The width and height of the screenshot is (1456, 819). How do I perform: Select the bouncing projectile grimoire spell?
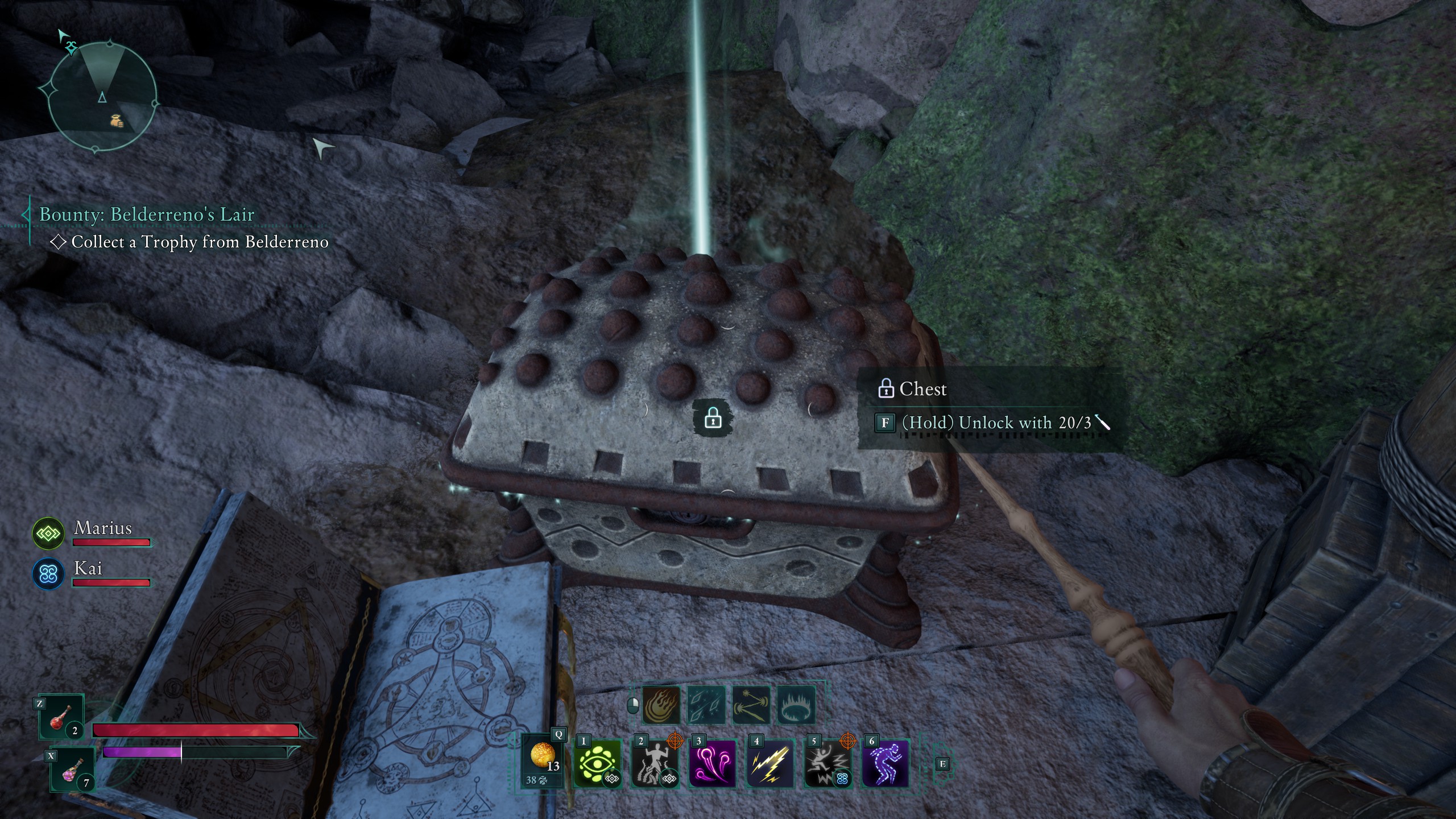[751, 705]
